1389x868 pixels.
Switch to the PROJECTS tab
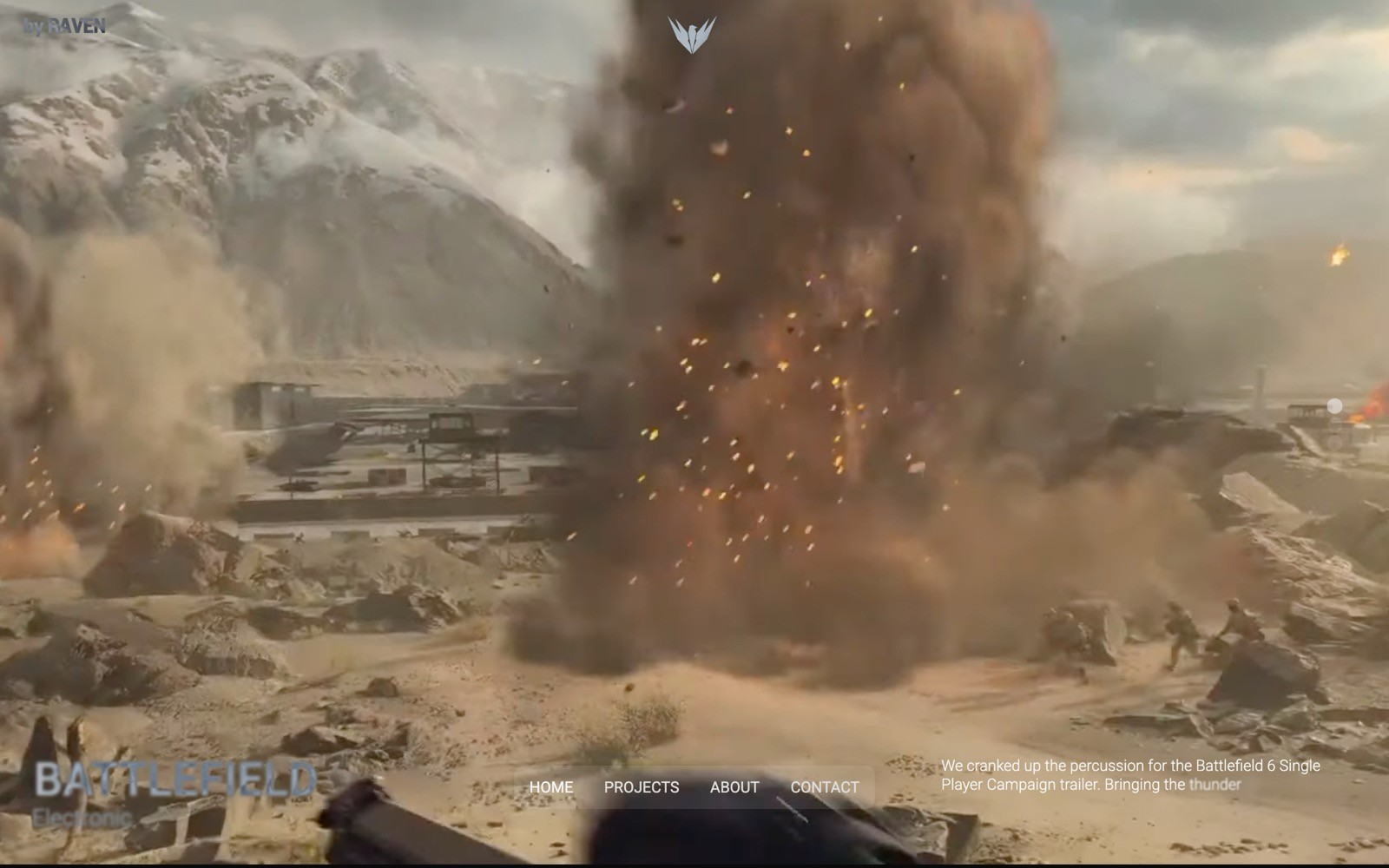coord(642,787)
